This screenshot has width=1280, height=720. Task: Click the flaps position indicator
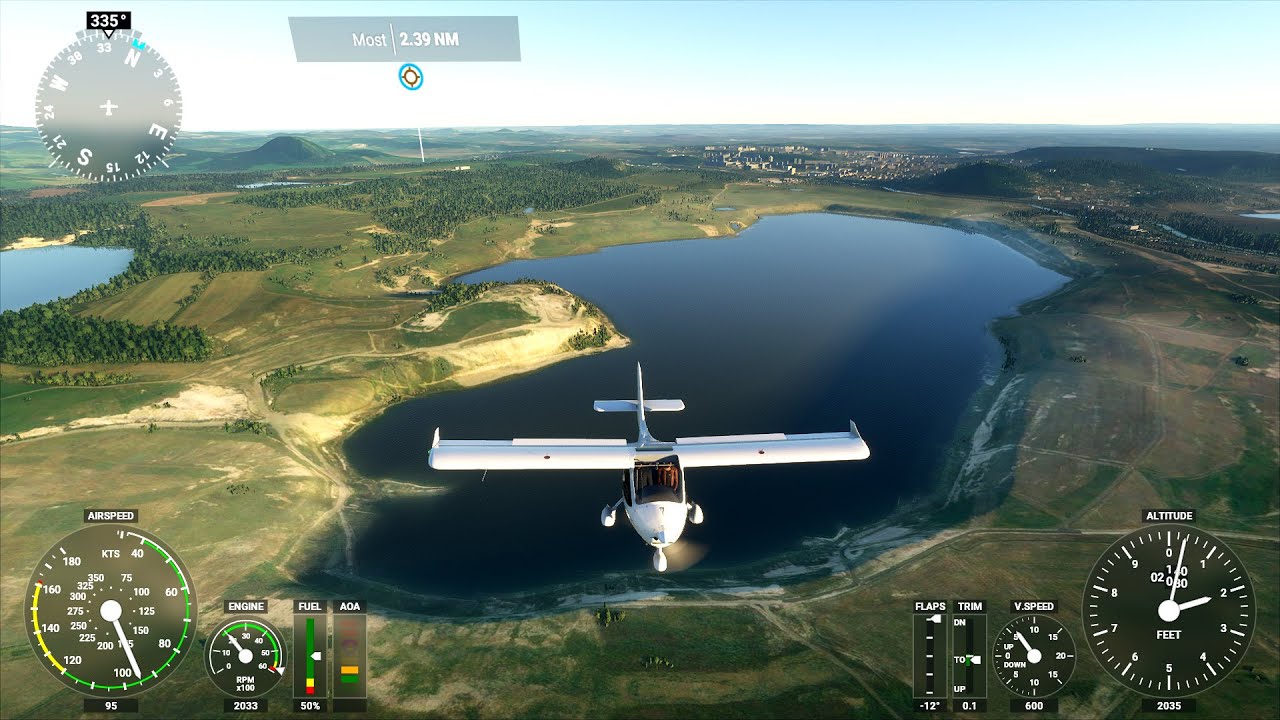pyautogui.click(x=930, y=656)
